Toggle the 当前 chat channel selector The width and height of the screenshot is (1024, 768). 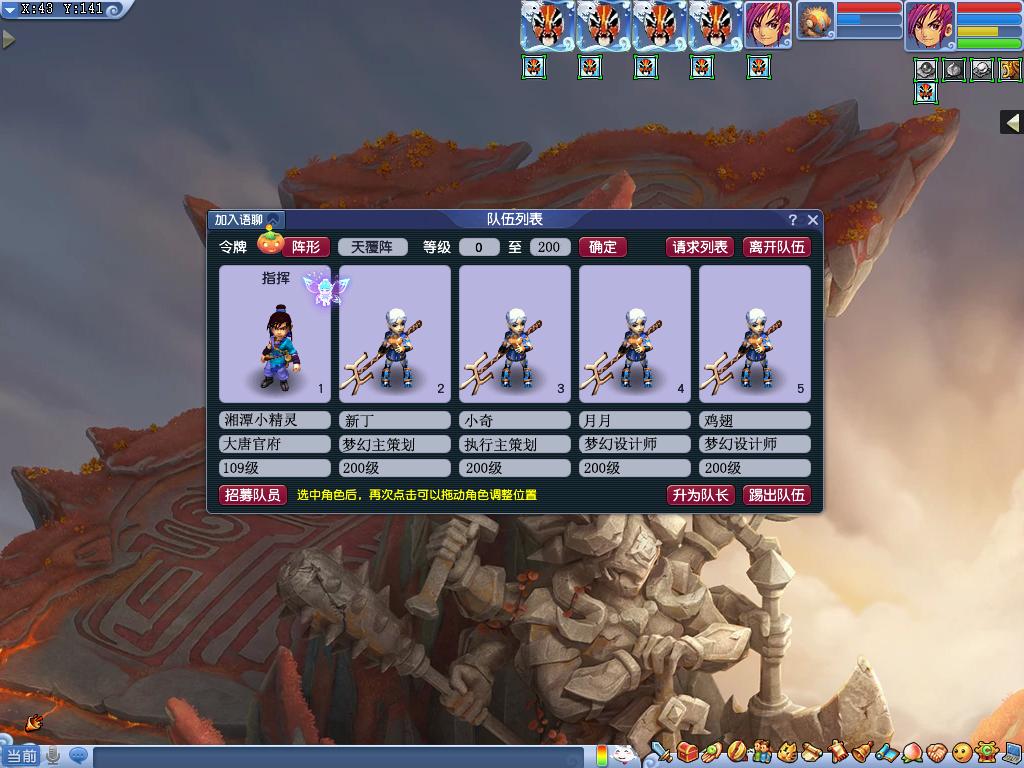click(x=21, y=756)
